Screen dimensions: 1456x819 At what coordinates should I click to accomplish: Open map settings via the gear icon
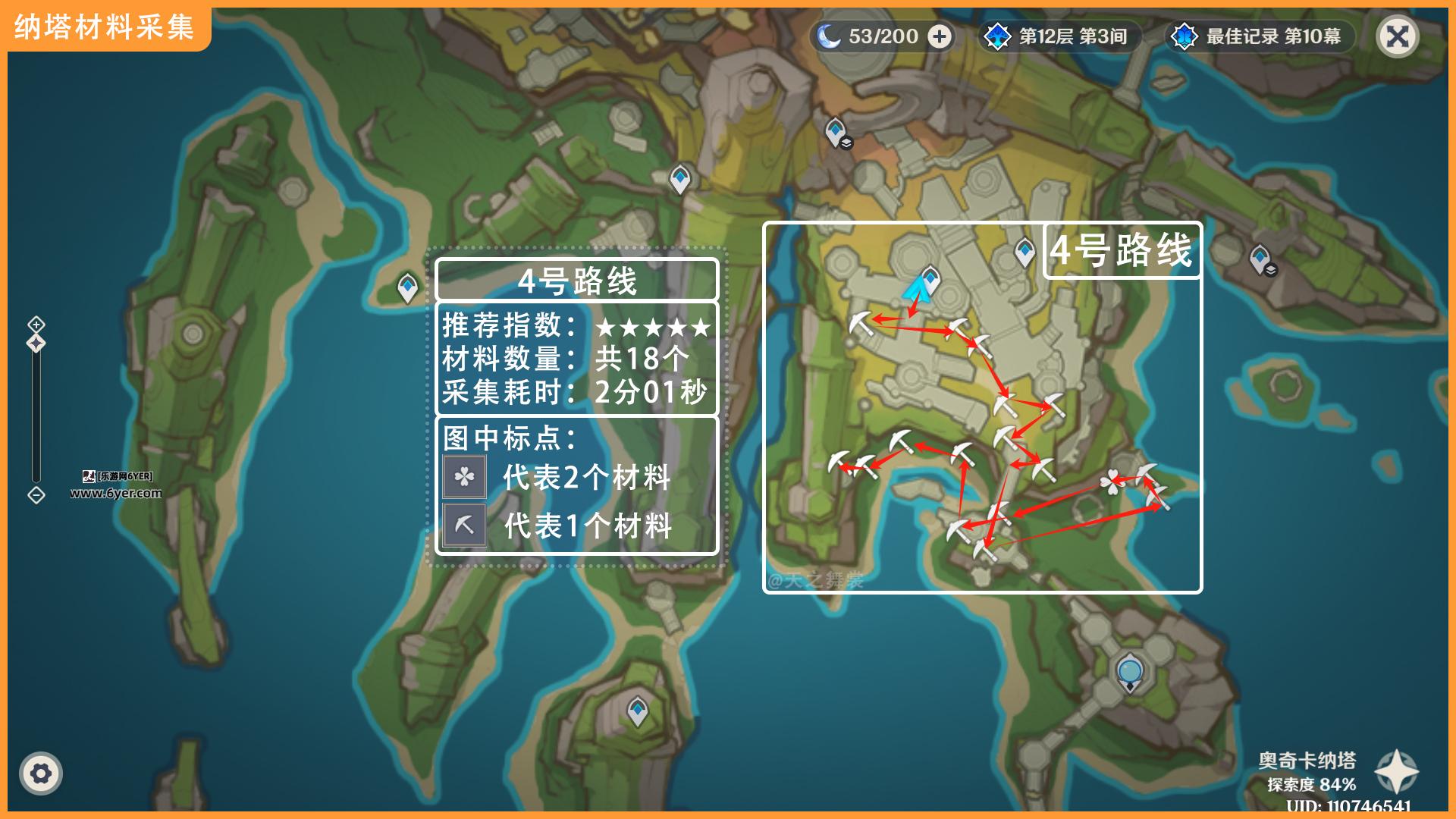[x=41, y=773]
